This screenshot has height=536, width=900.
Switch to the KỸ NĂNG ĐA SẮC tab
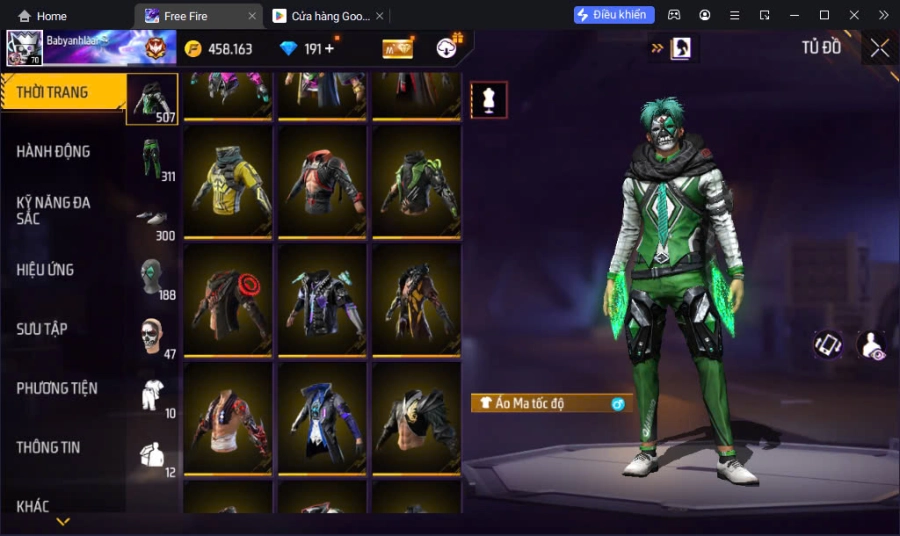click(54, 210)
